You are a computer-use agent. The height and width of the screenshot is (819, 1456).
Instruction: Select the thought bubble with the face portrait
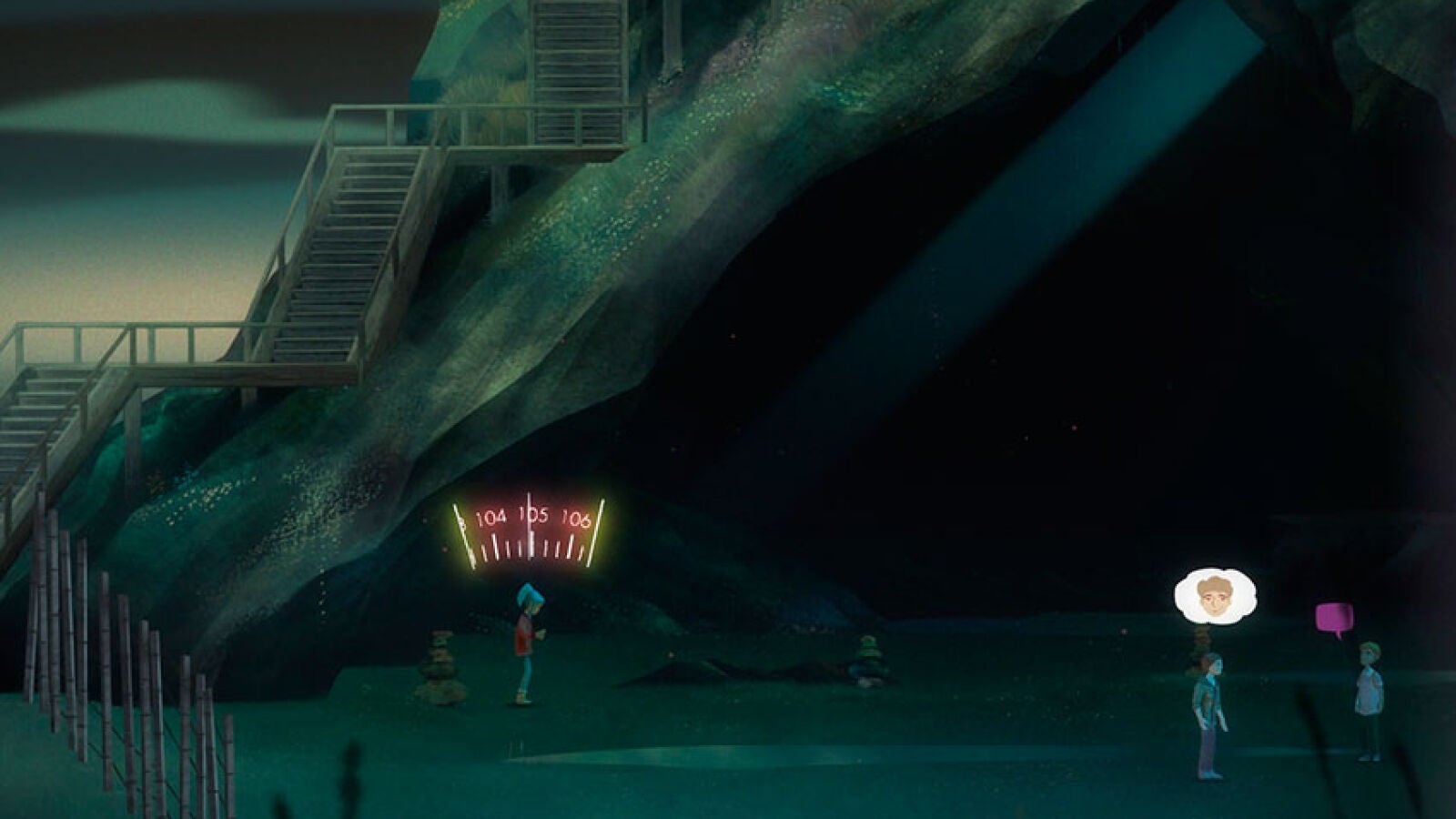[1214, 593]
